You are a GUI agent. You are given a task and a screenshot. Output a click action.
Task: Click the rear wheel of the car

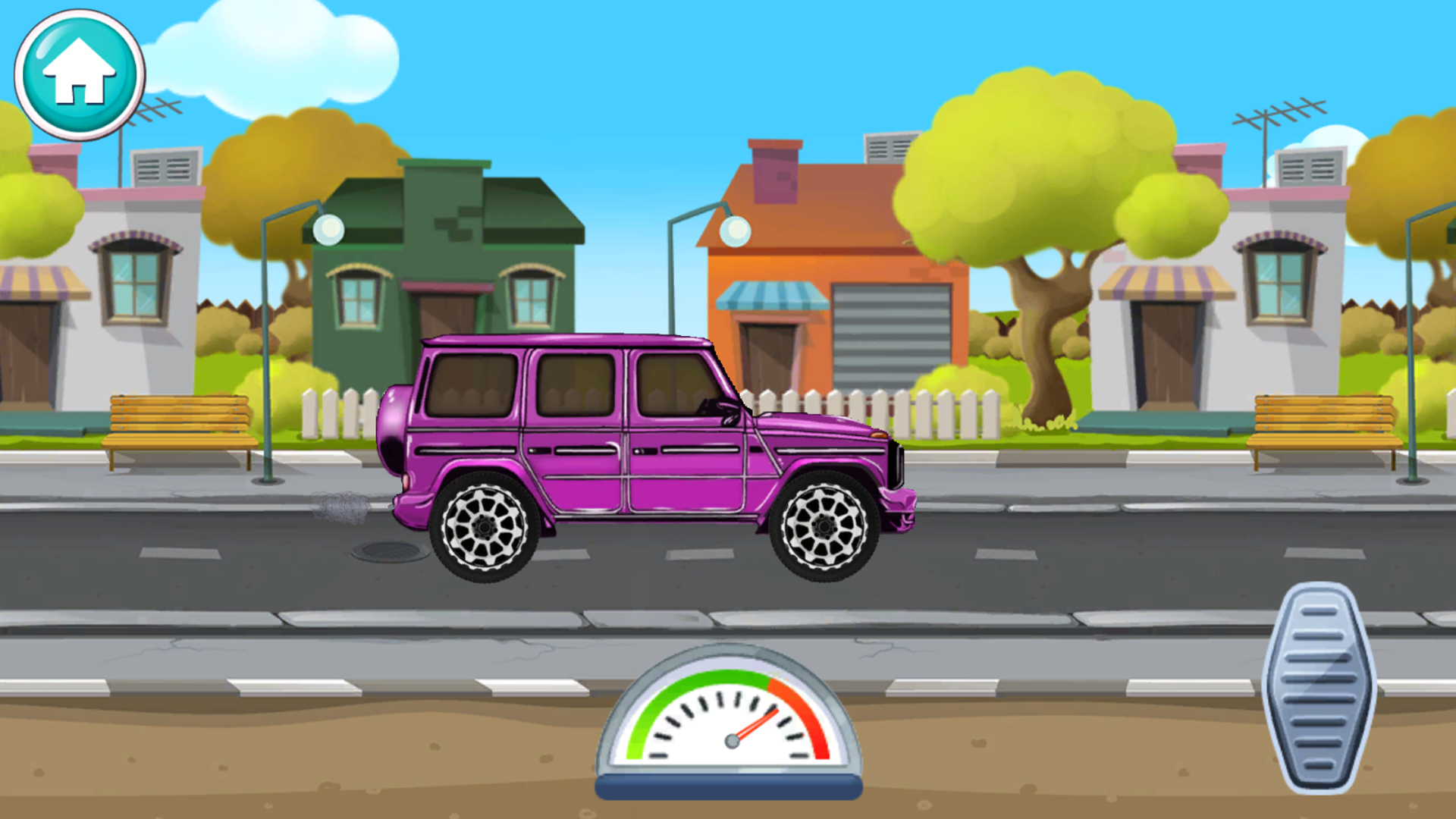click(x=485, y=527)
